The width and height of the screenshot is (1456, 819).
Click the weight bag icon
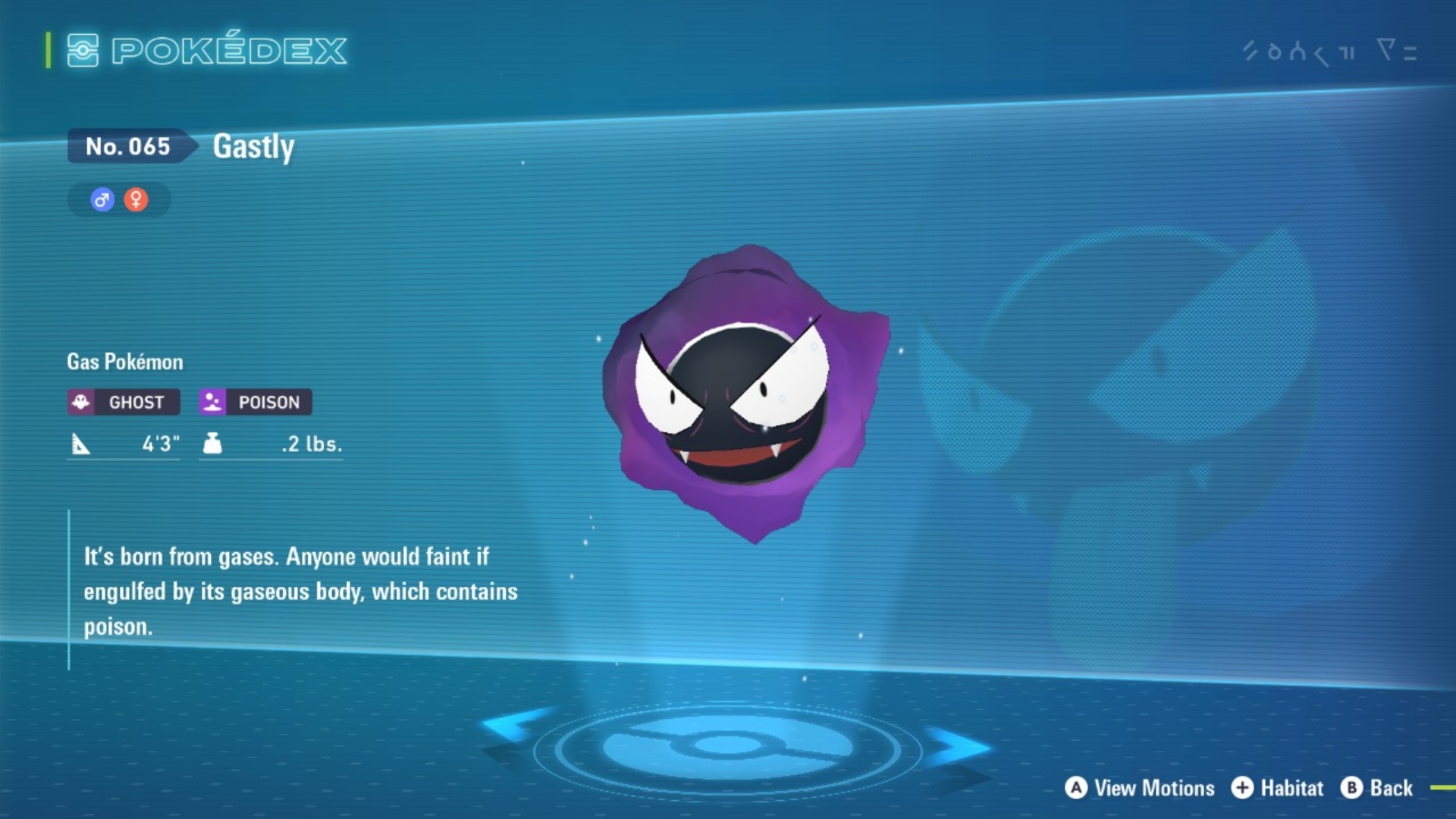[x=213, y=444]
